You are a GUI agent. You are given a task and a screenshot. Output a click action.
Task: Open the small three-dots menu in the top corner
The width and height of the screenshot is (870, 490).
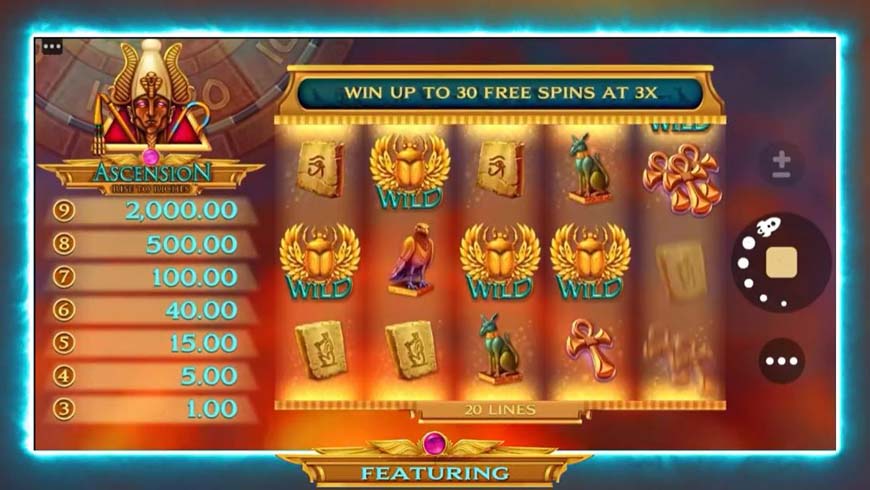[x=52, y=46]
